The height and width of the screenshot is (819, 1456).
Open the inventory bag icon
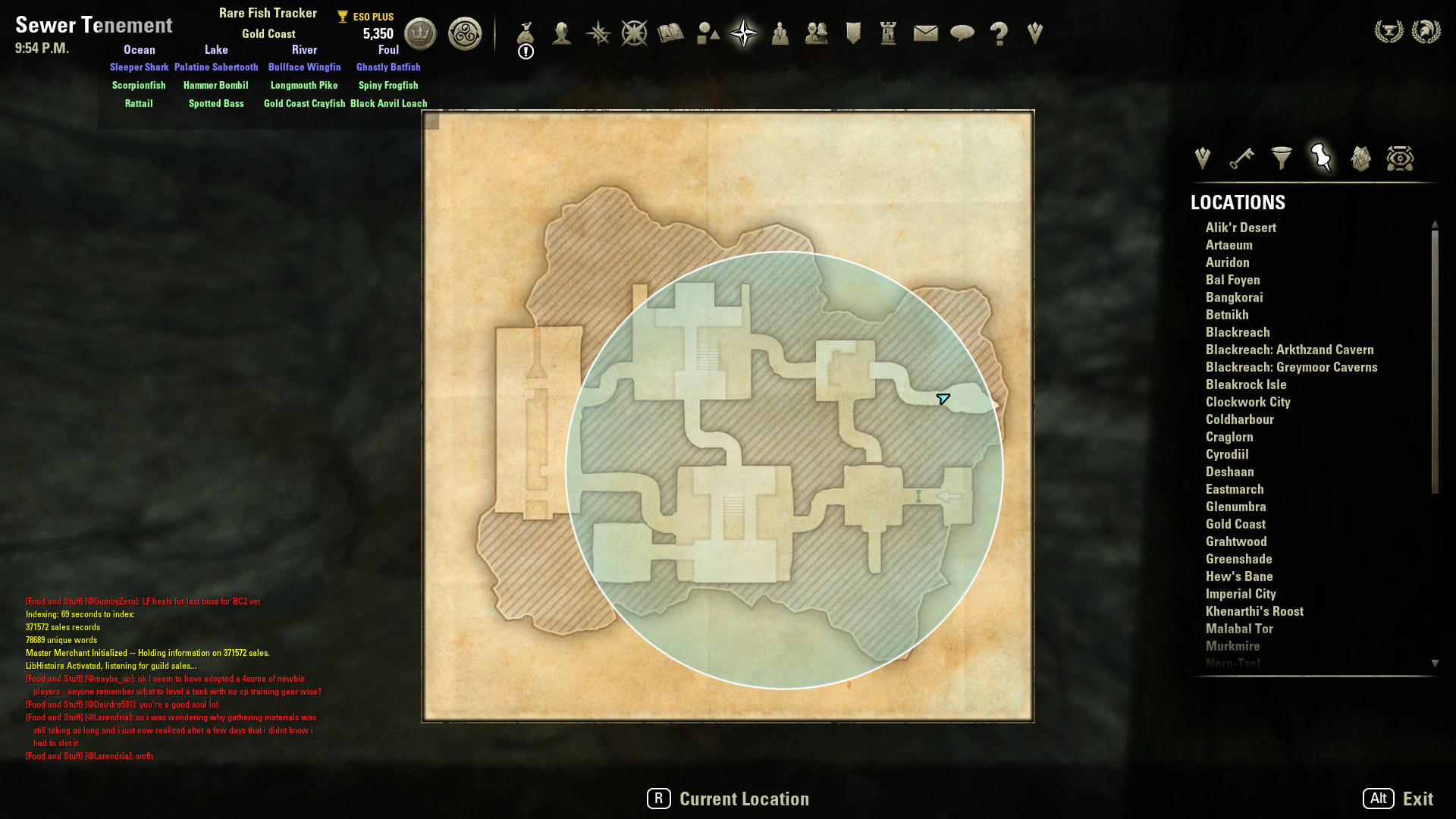pos(526,33)
